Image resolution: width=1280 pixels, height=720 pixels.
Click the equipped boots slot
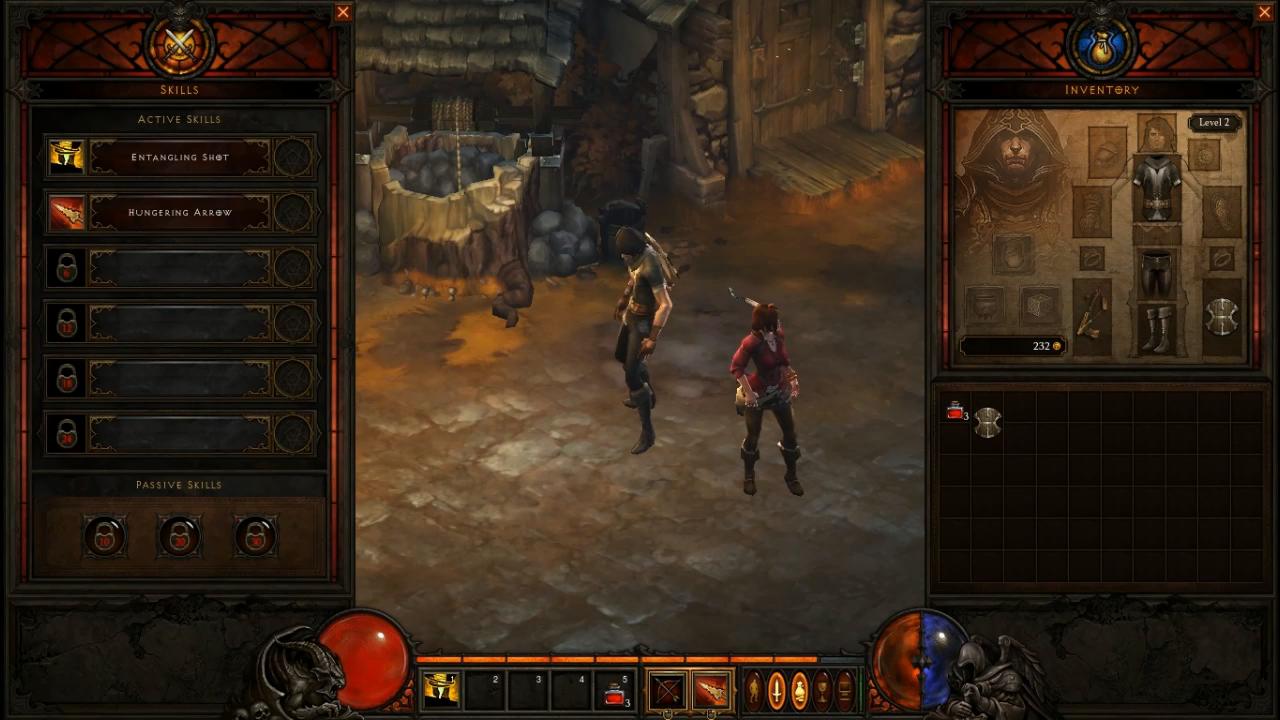tap(1156, 329)
